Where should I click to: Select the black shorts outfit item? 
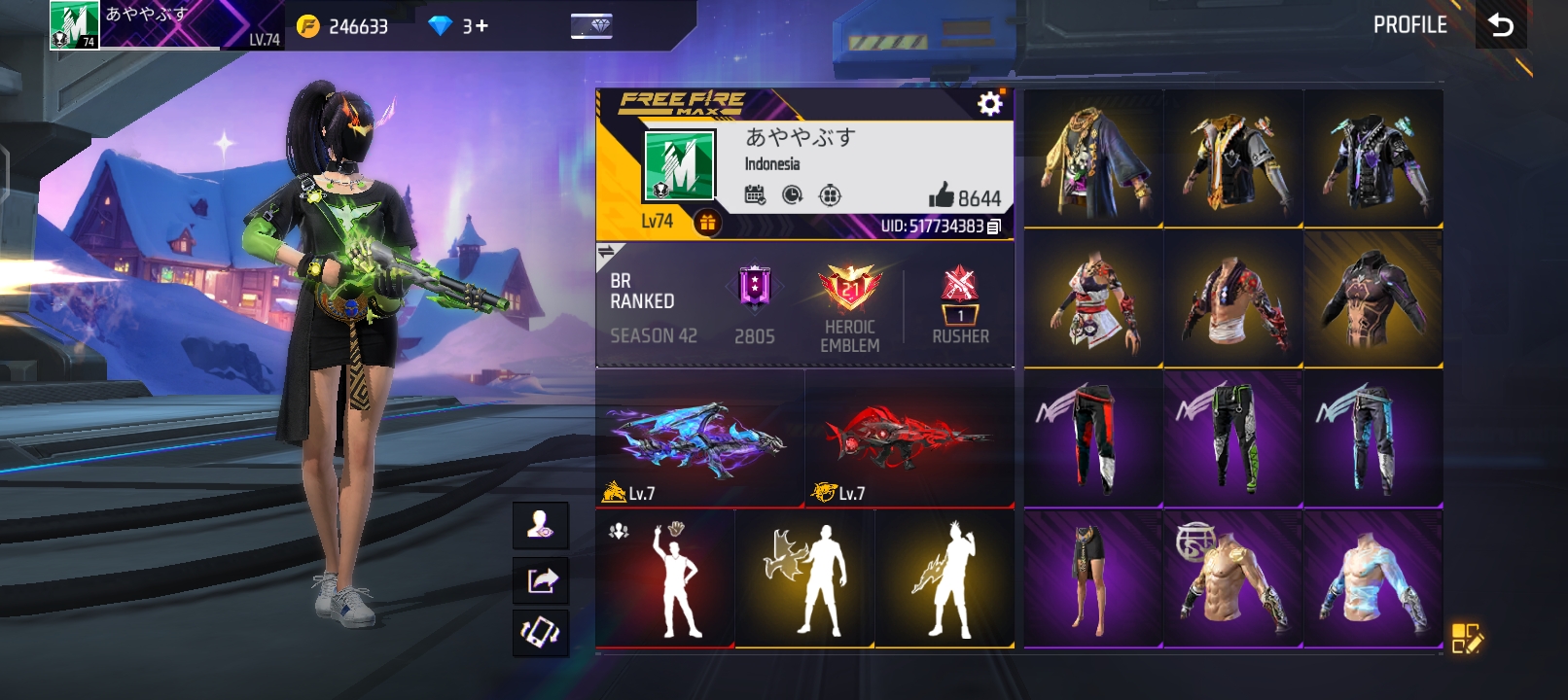coord(1092,577)
